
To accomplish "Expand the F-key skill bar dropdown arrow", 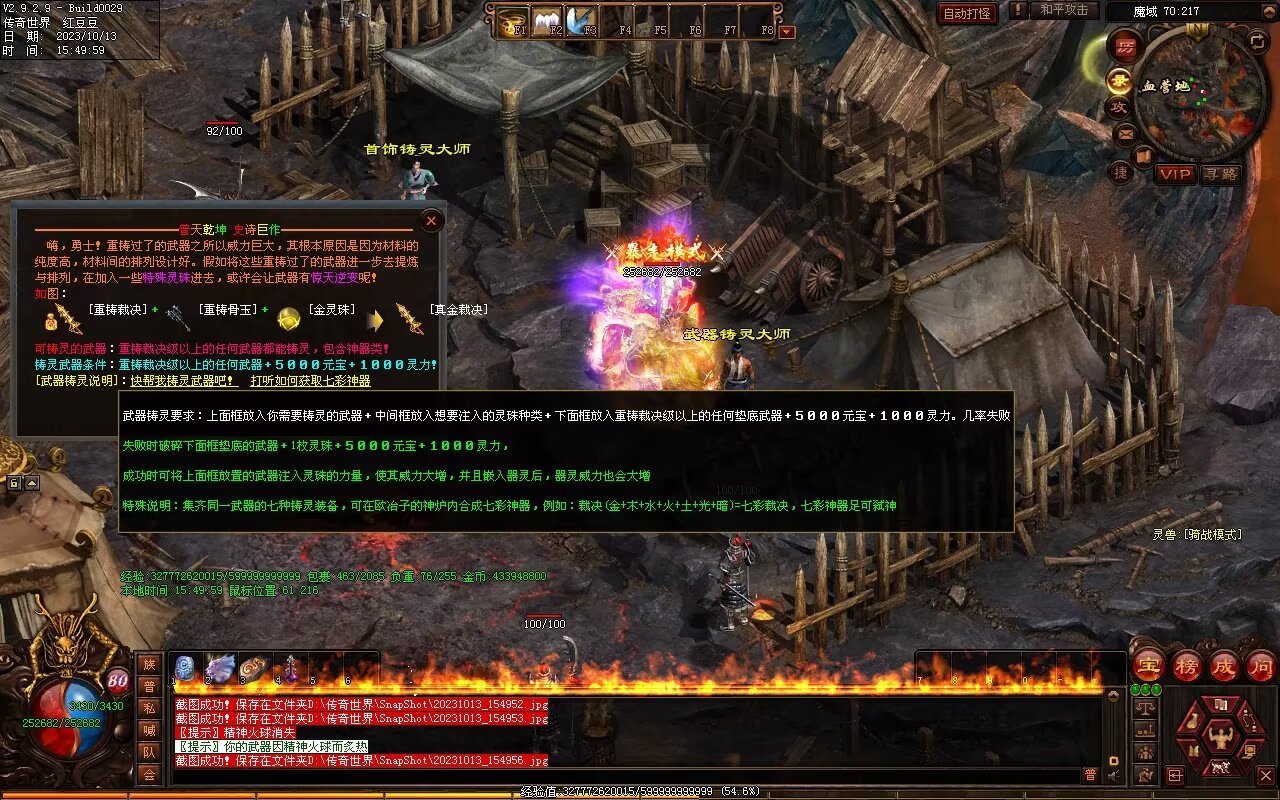I will (x=787, y=31).
